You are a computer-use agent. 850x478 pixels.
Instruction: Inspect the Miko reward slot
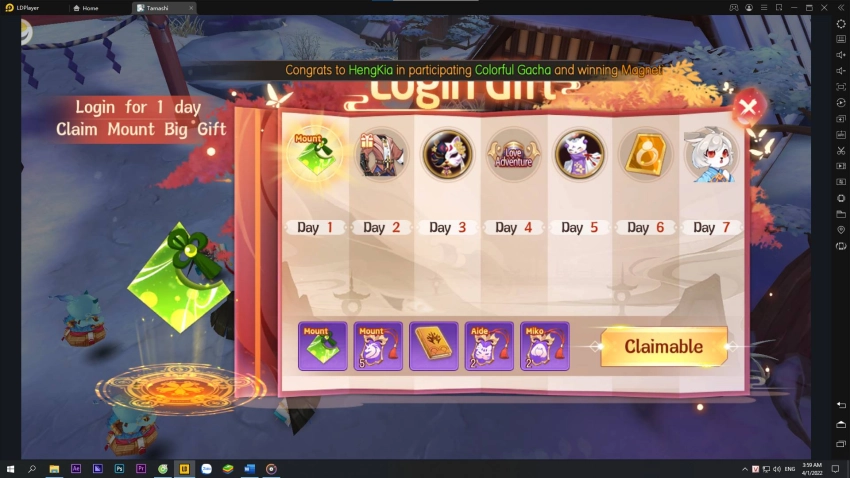click(545, 346)
